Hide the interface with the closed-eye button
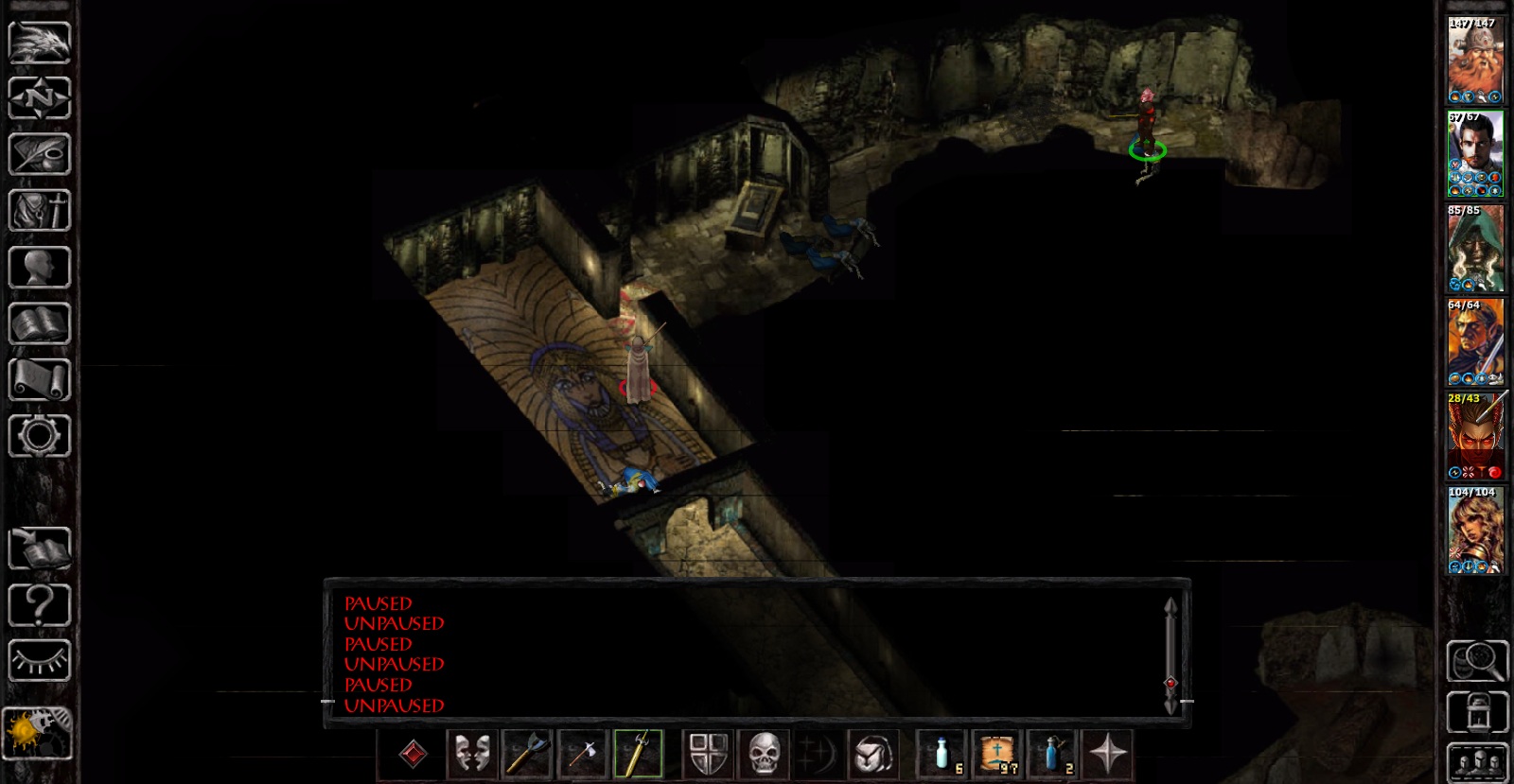Viewport: 1514px width, 784px height. (40, 661)
